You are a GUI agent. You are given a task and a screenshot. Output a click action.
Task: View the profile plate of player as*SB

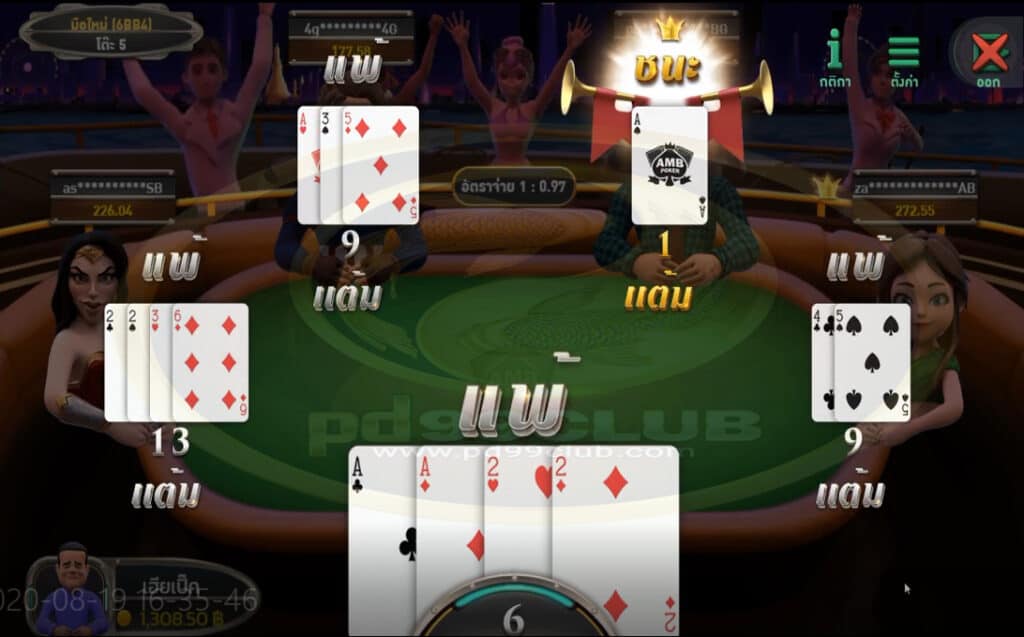tap(113, 197)
